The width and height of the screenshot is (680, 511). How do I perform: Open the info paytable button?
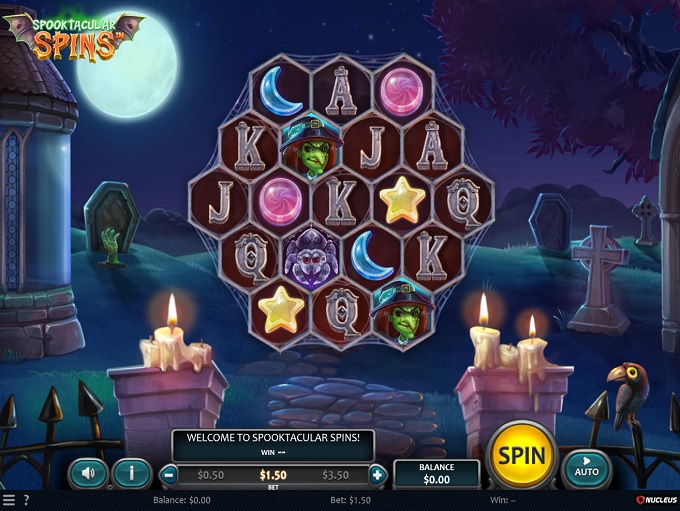point(132,472)
